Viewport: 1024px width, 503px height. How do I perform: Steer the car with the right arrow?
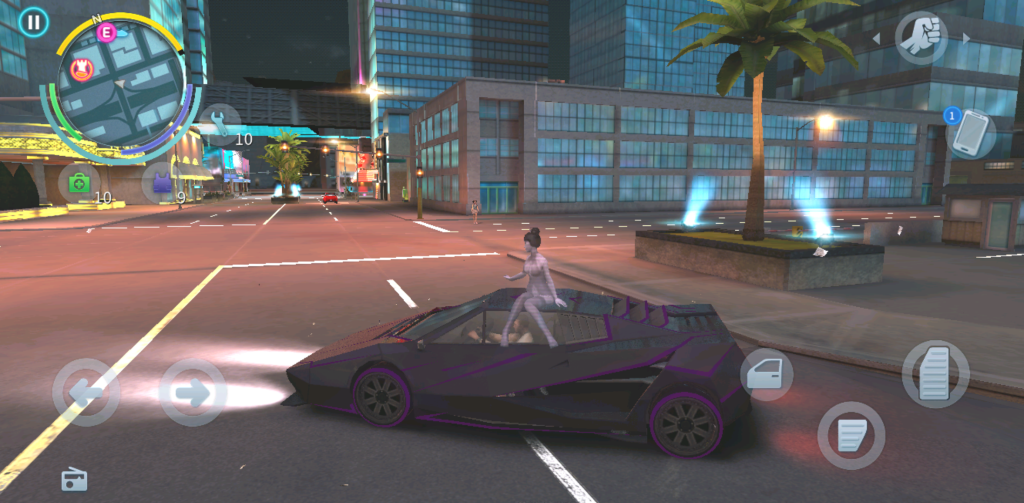(x=193, y=392)
